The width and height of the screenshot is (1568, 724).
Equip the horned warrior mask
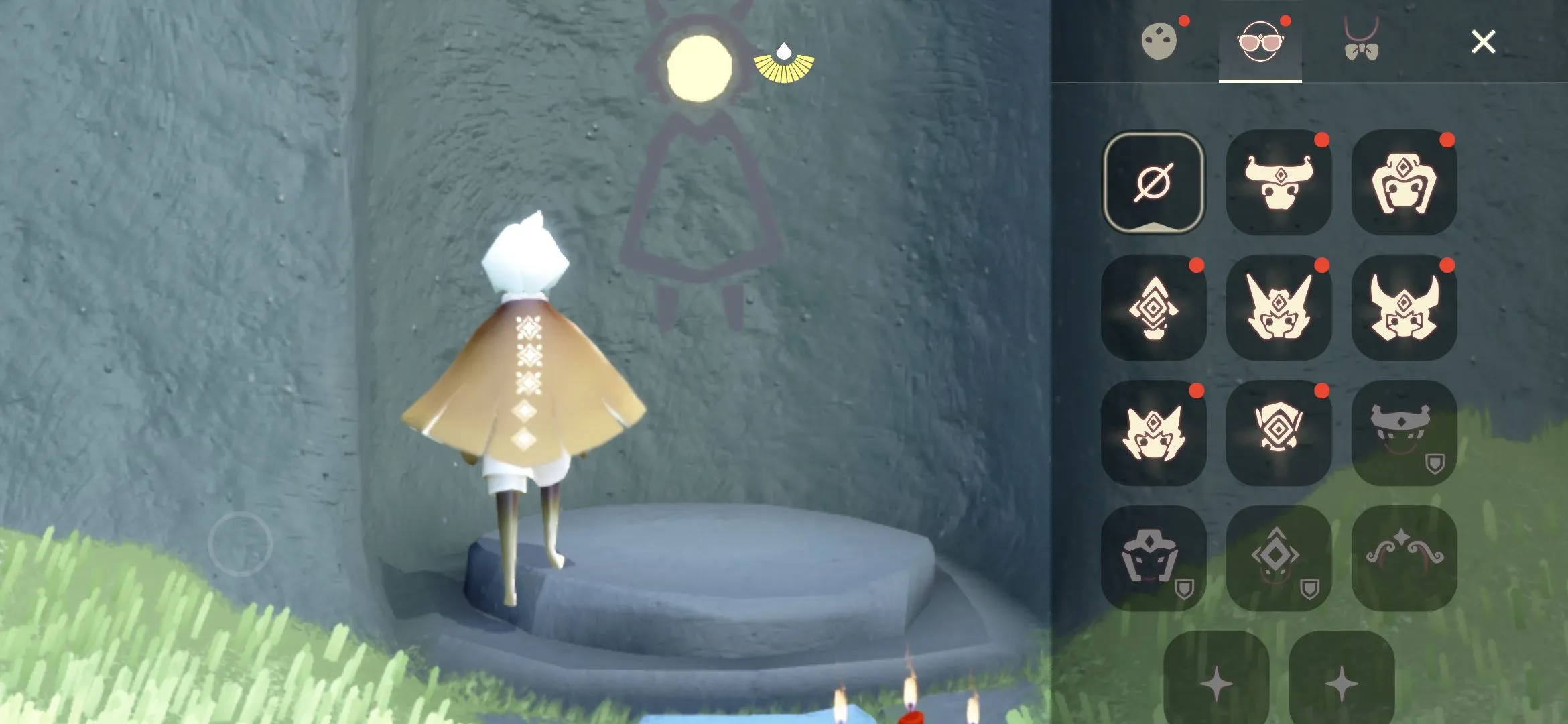coord(1404,308)
